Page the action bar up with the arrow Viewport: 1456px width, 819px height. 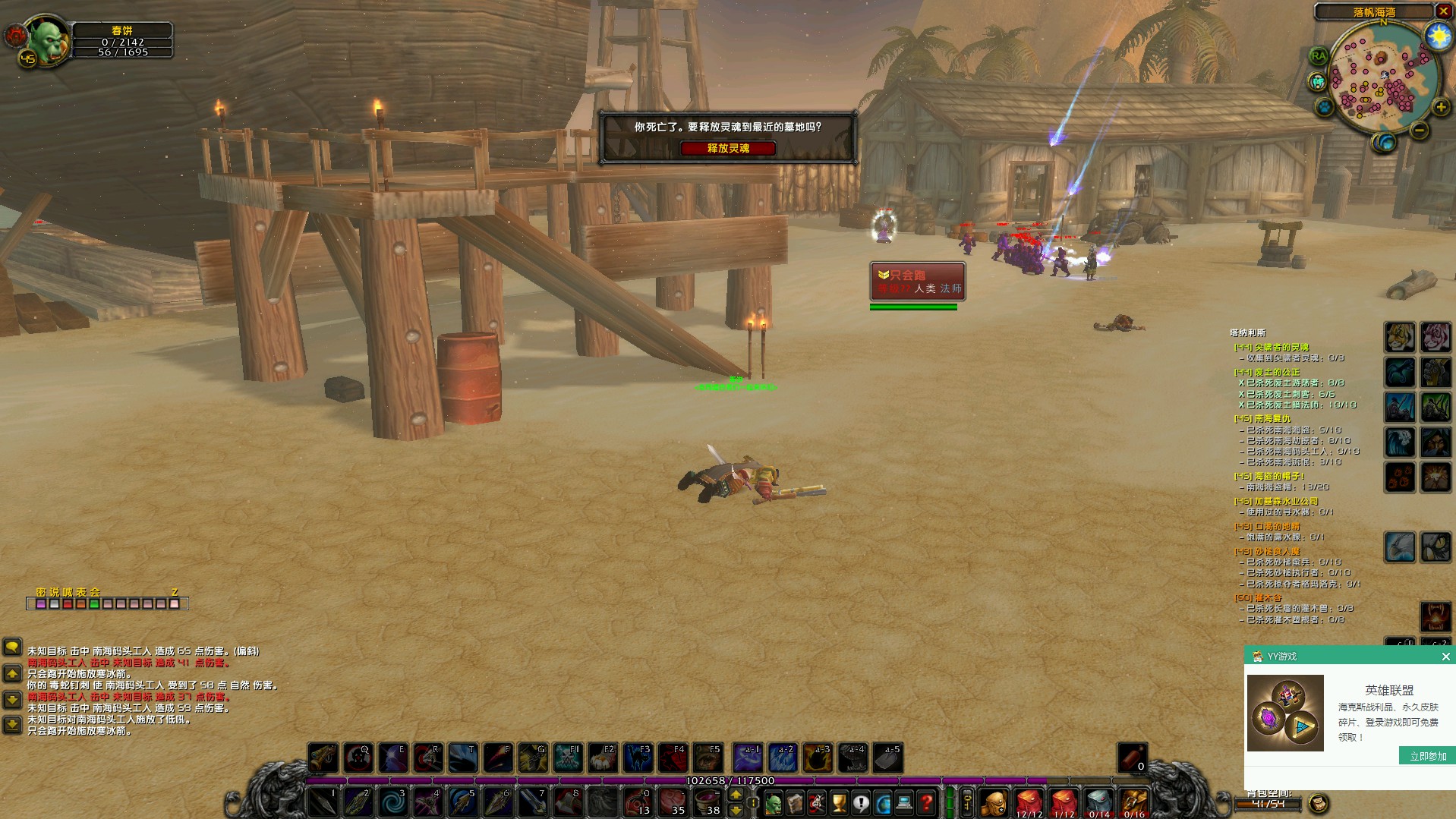[x=736, y=795]
